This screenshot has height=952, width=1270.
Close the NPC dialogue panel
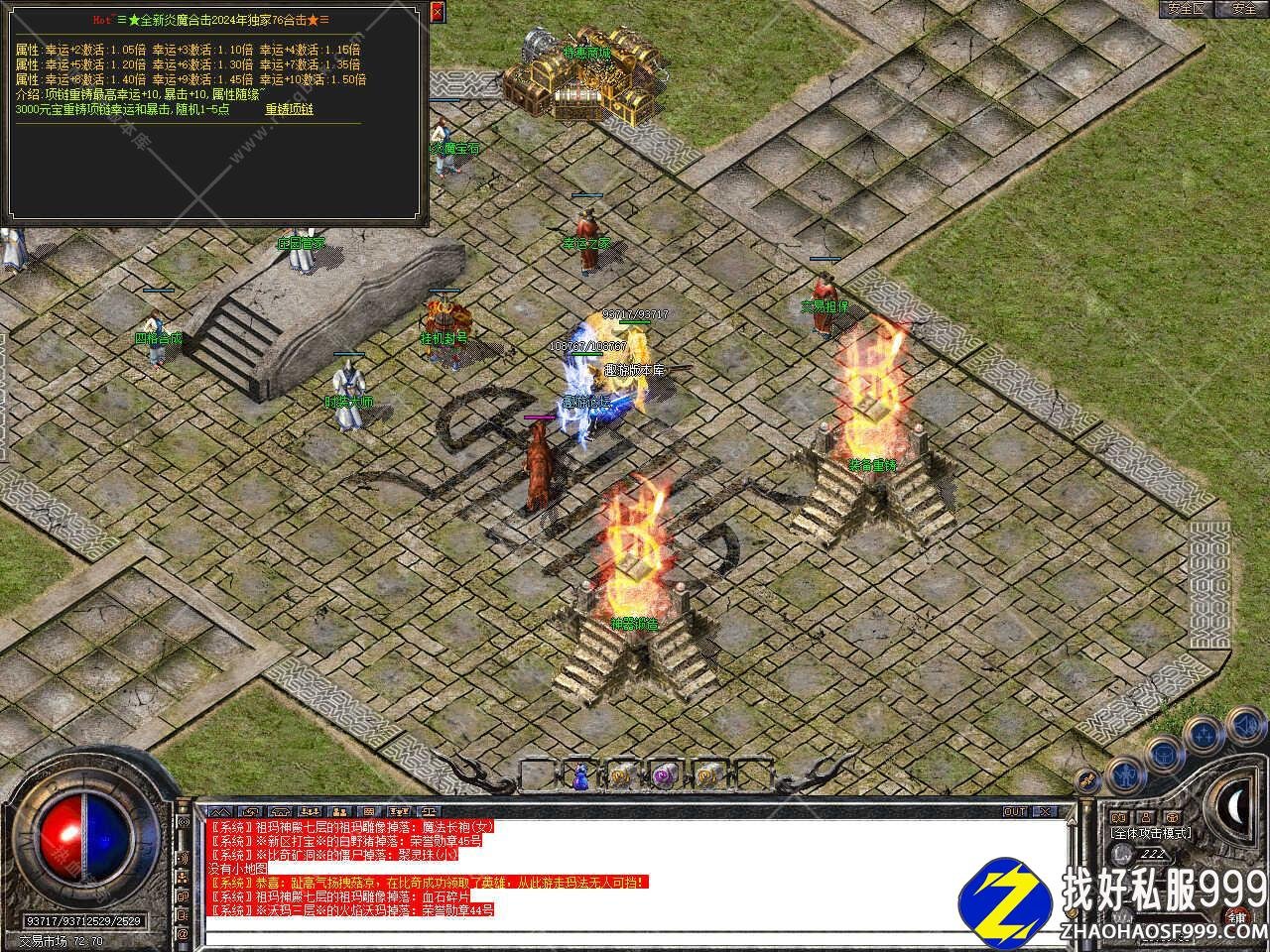[x=438, y=10]
